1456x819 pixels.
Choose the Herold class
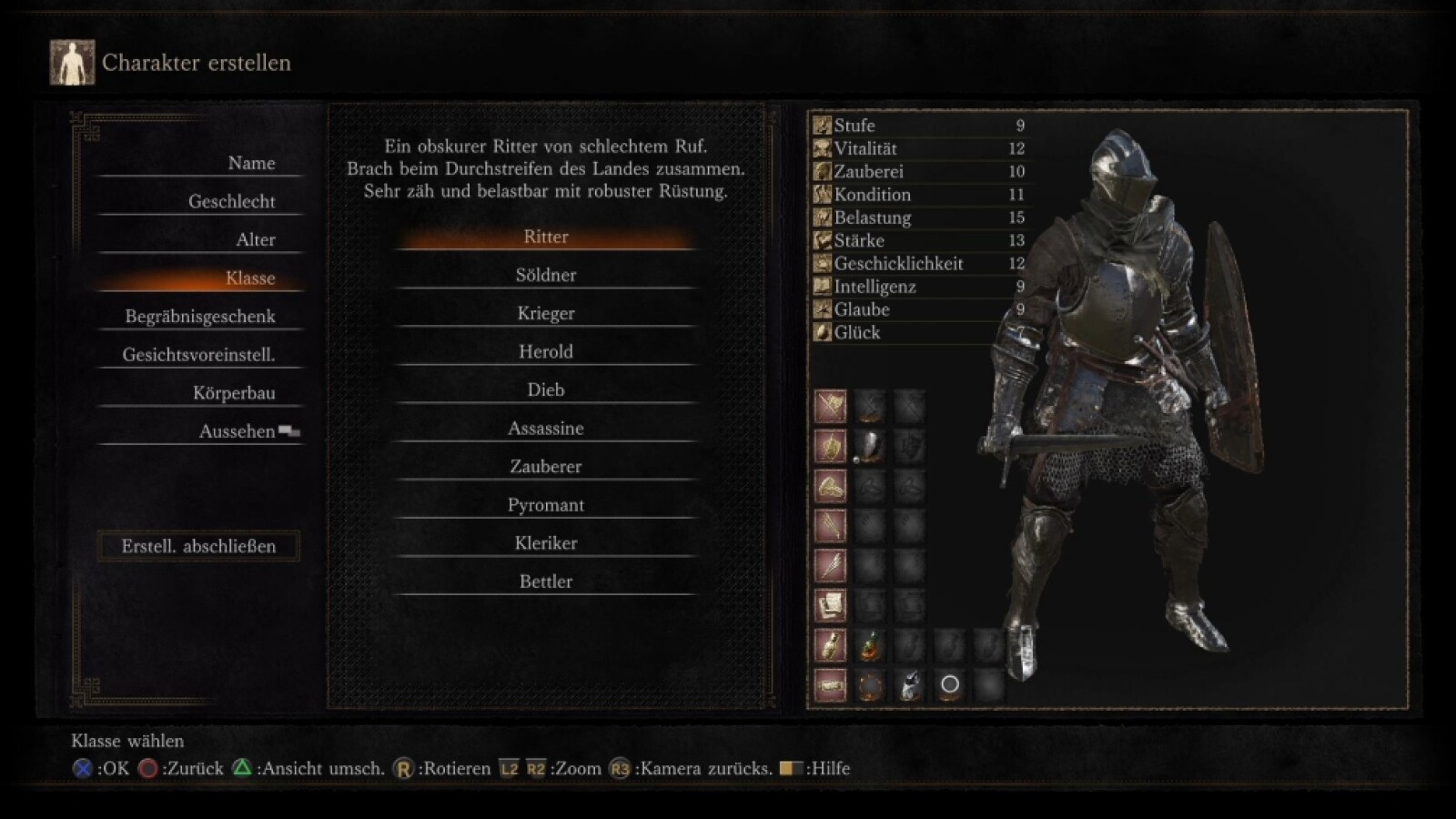[x=546, y=351]
